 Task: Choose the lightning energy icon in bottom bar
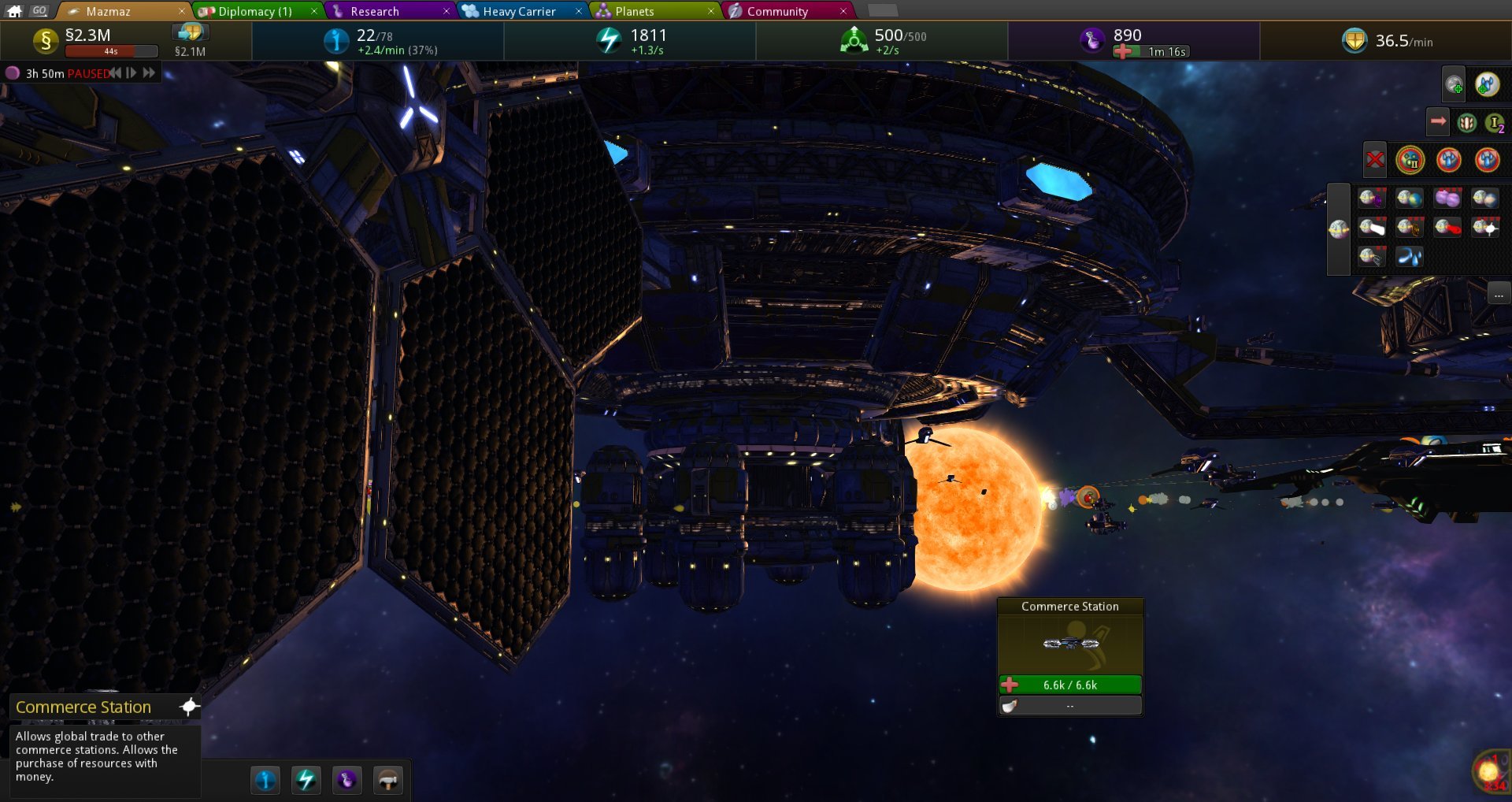coord(306,780)
